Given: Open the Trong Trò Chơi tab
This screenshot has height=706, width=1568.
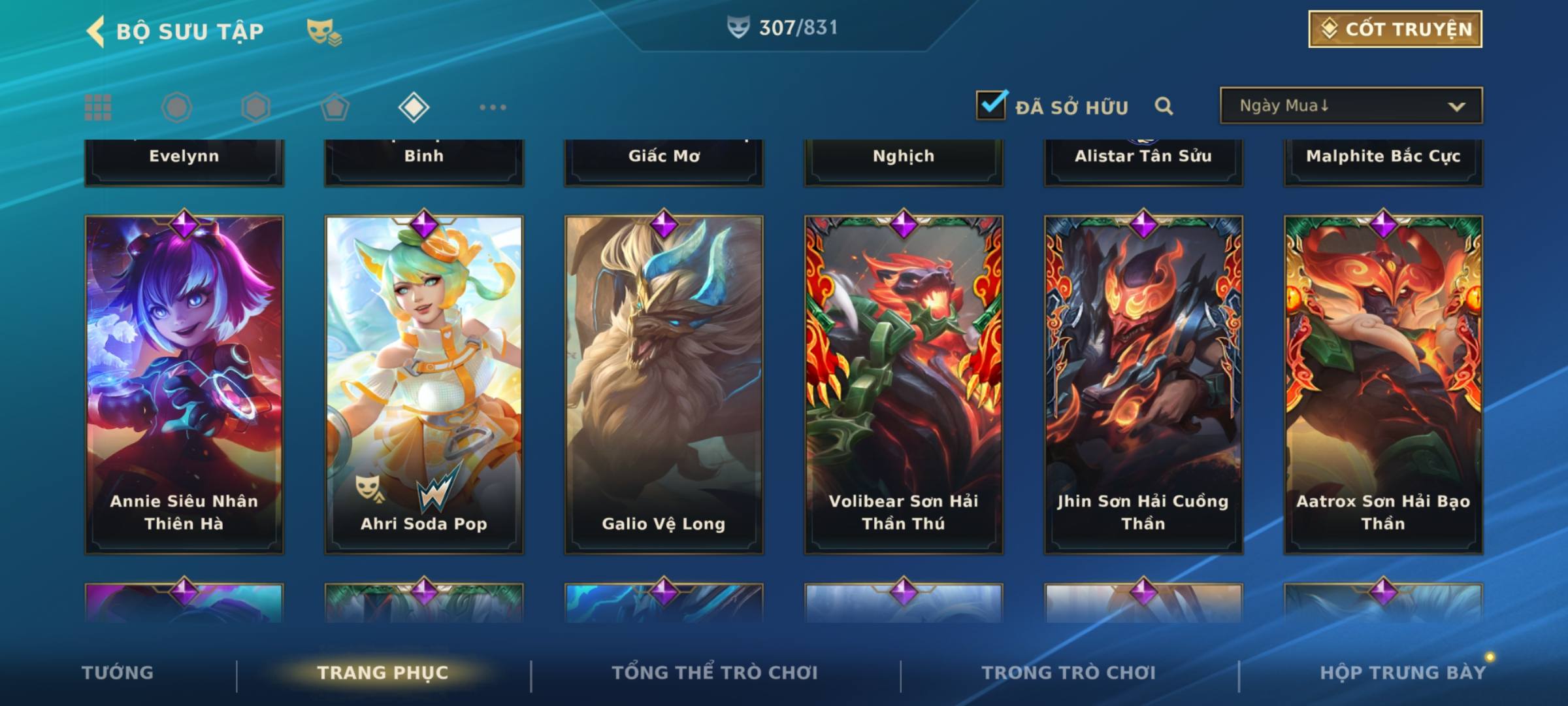Looking at the screenshot, I should 1068,673.
